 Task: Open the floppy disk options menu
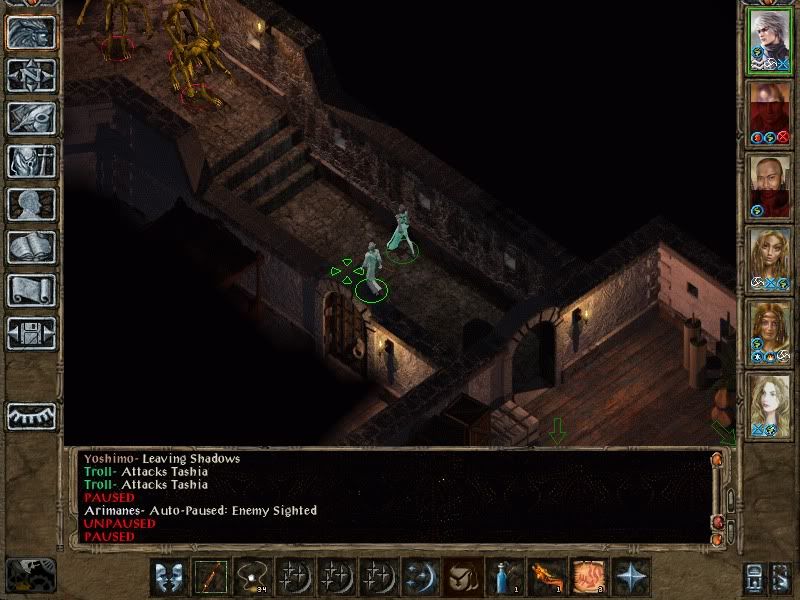(x=31, y=334)
